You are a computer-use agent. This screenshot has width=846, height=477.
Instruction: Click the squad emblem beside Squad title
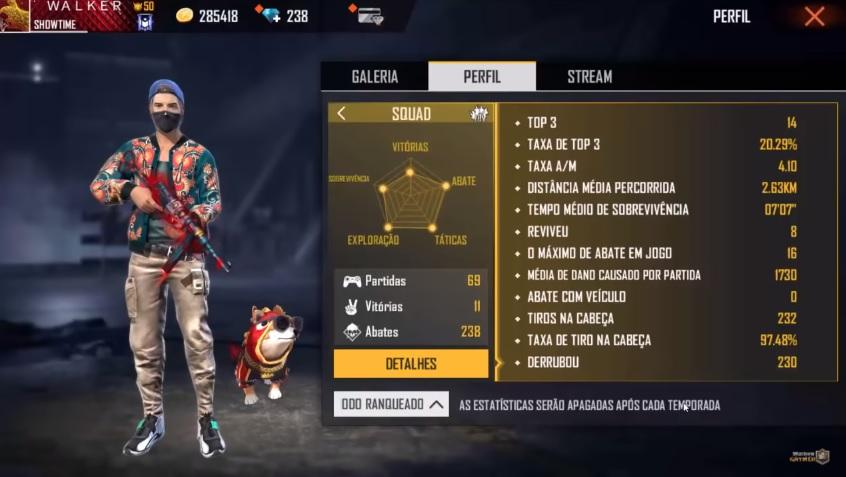[479, 114]
